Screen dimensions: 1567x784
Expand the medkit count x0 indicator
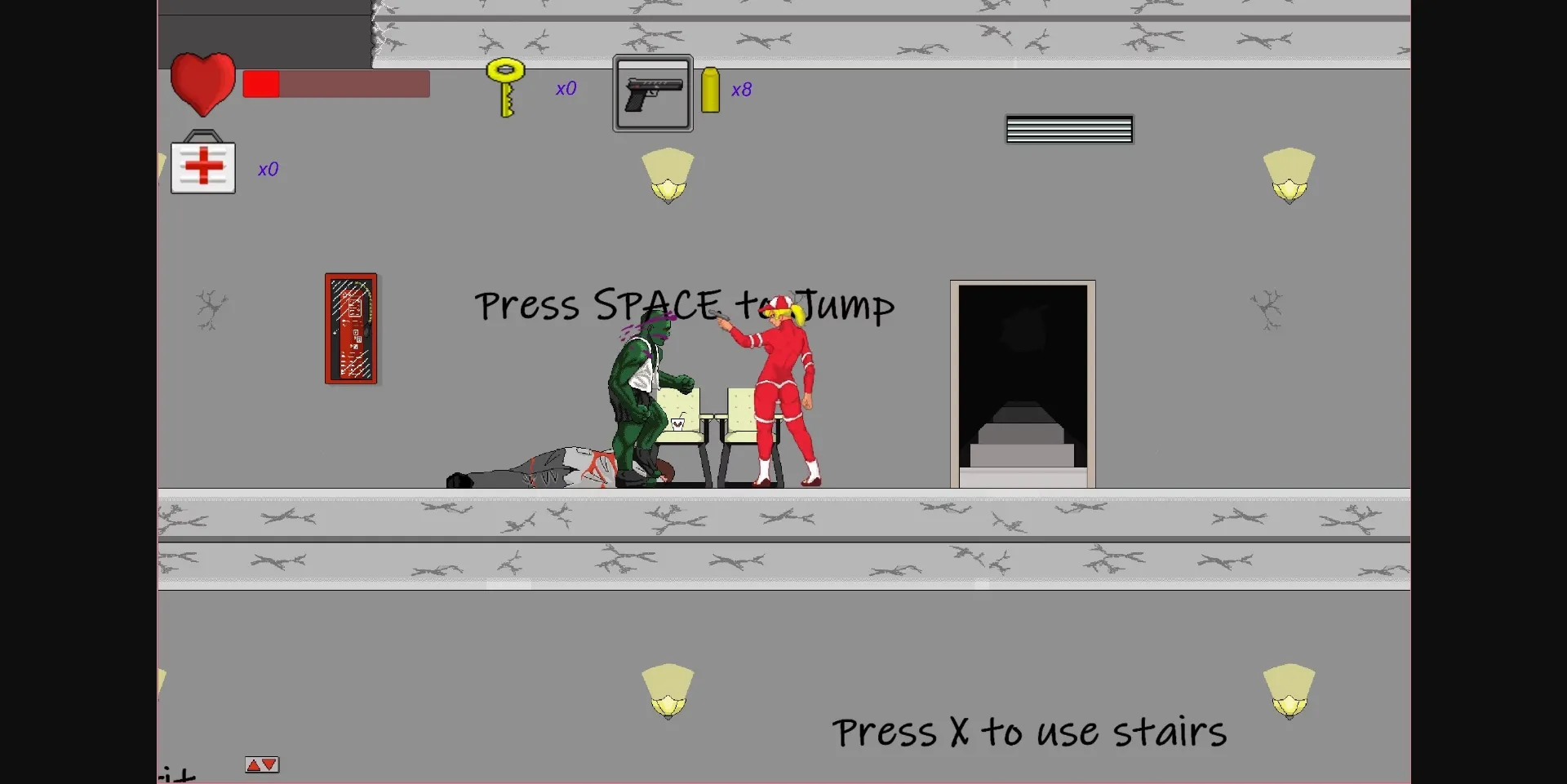(268, 170)
